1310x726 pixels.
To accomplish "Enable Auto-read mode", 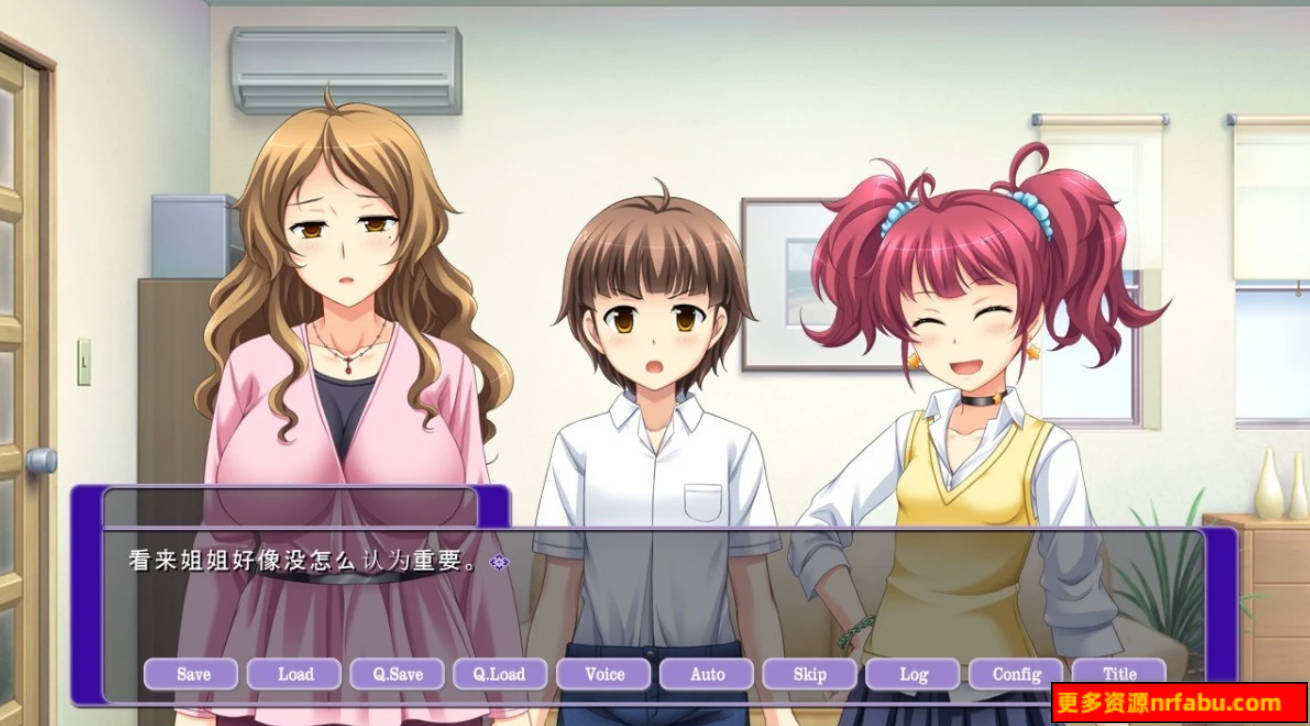I will (x=708, y=674).
